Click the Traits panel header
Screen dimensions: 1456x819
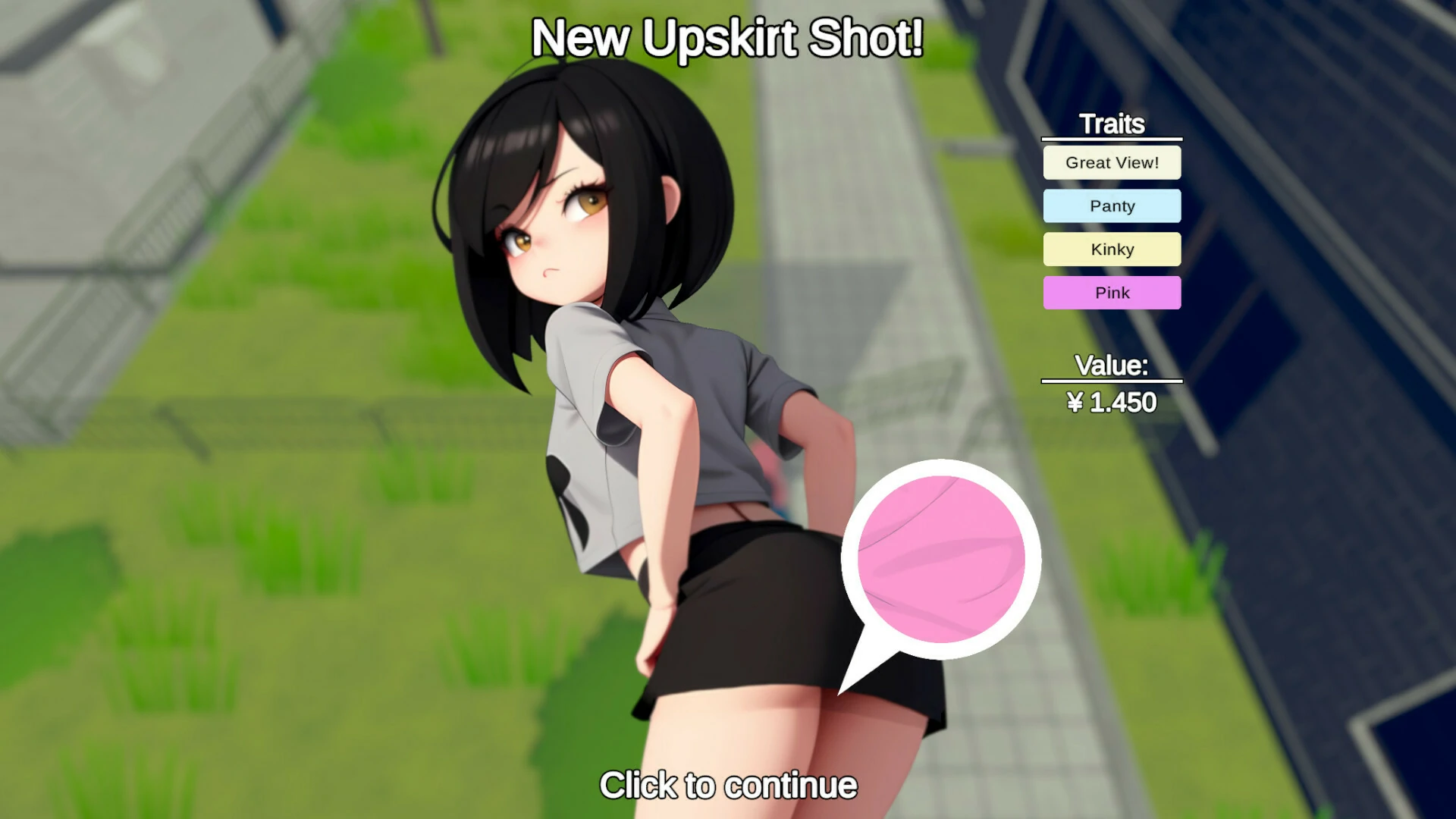click(x=1112, y=124)
